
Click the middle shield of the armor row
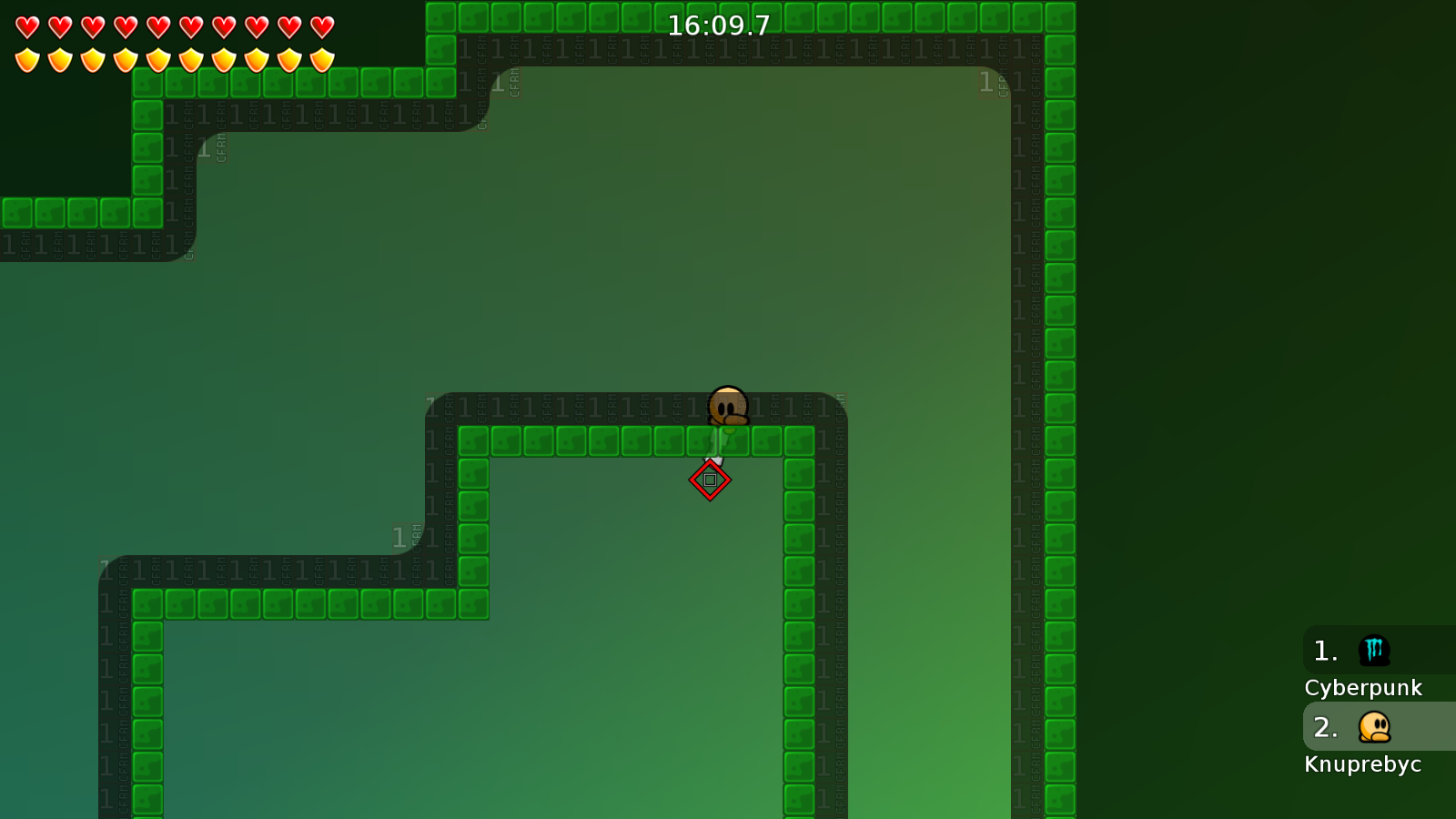(173, 59)
